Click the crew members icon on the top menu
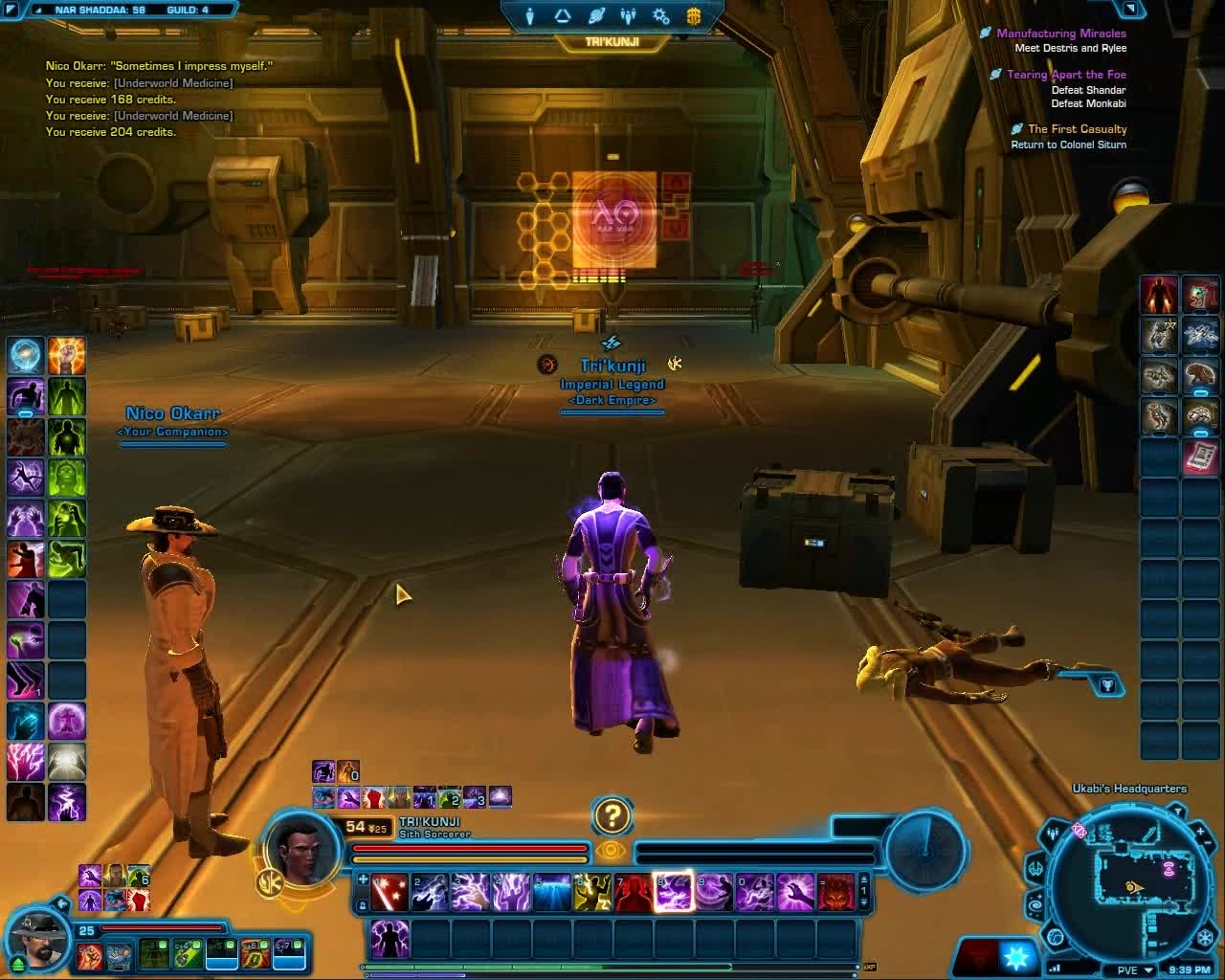This screenshot has height=980, width=1225. 628,15
